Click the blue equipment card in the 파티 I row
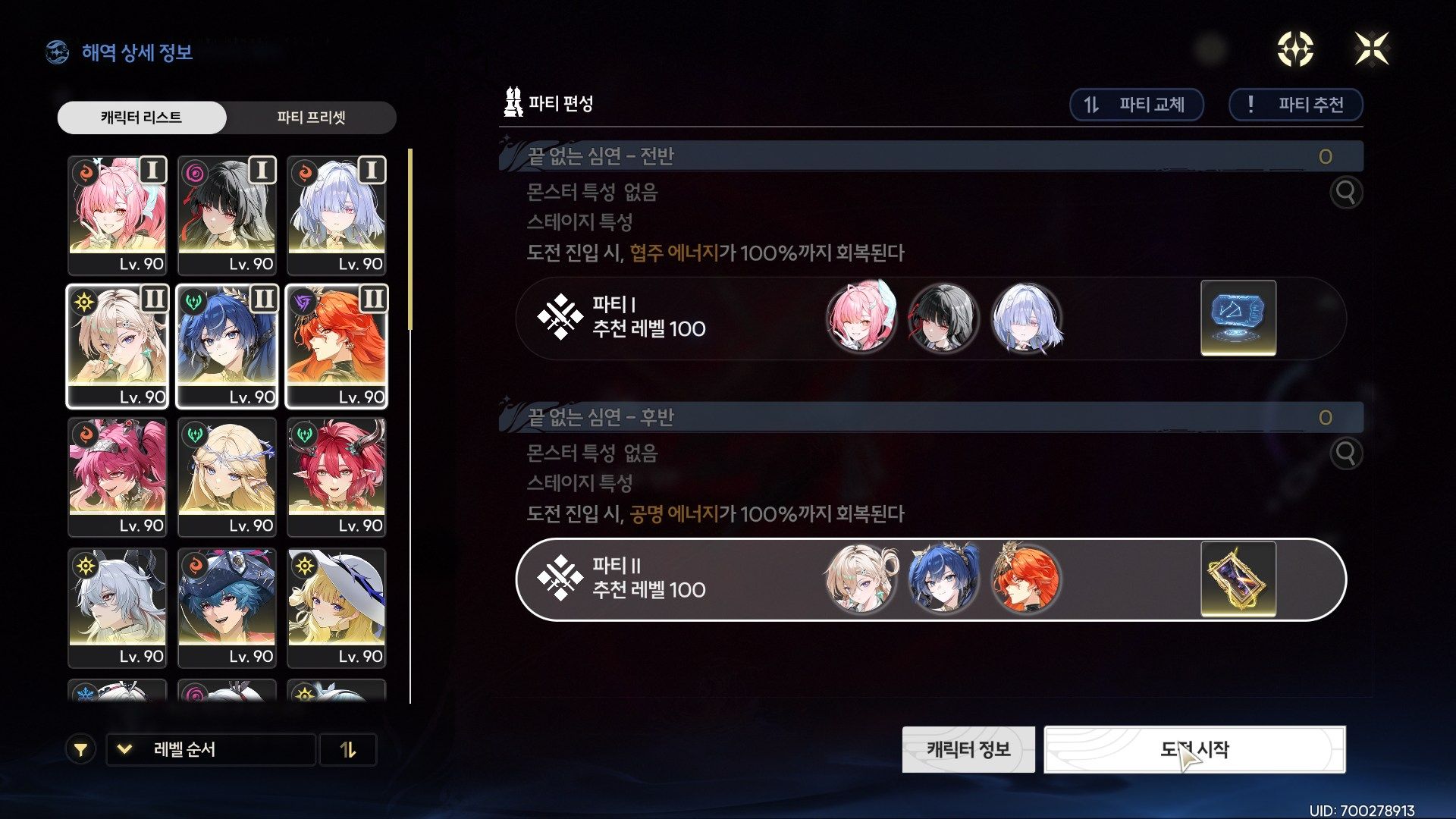Viewport: 1456px width, 819px height. [1238, 318]
